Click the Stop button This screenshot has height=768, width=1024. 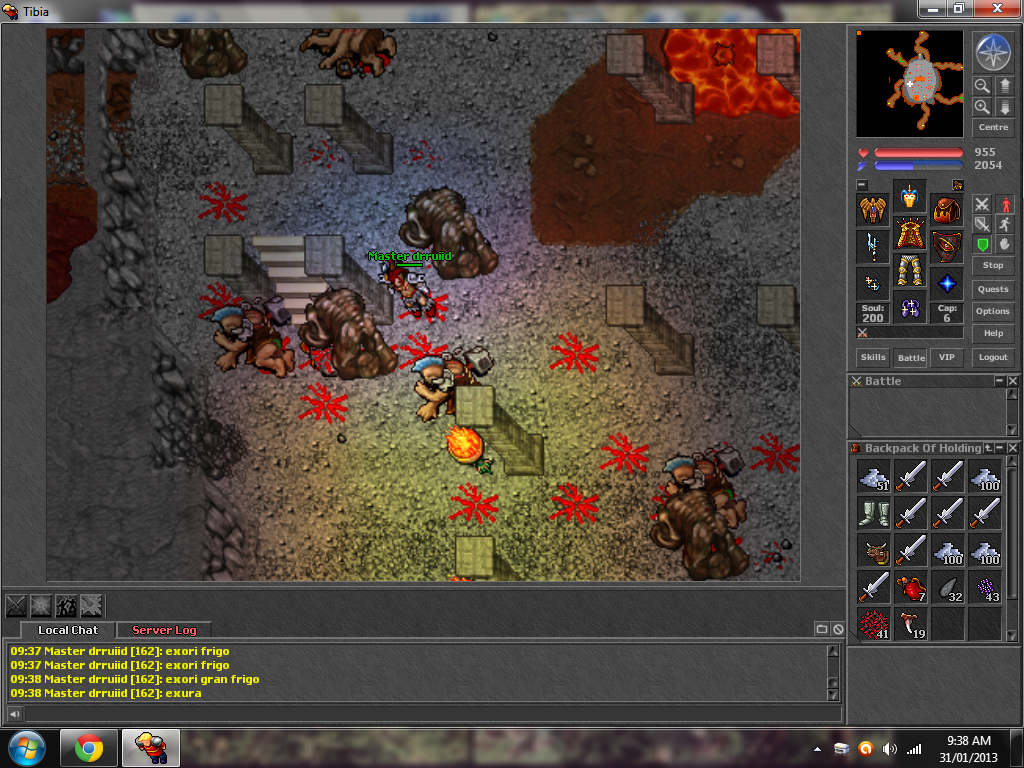click(992, 265)
